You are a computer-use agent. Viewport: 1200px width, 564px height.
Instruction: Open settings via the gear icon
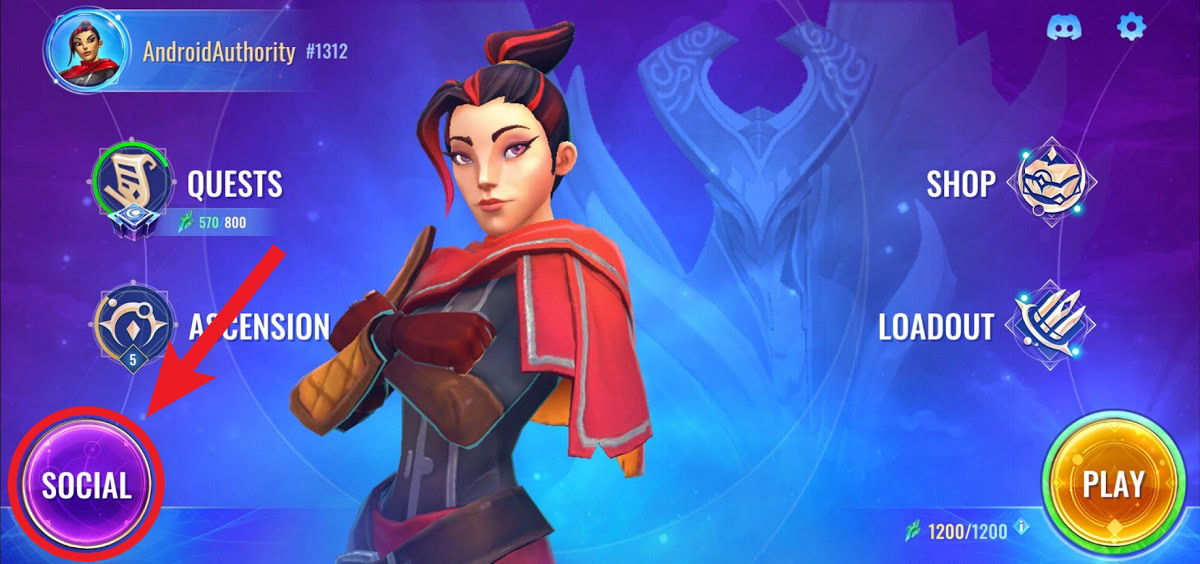coord(1130,27)
